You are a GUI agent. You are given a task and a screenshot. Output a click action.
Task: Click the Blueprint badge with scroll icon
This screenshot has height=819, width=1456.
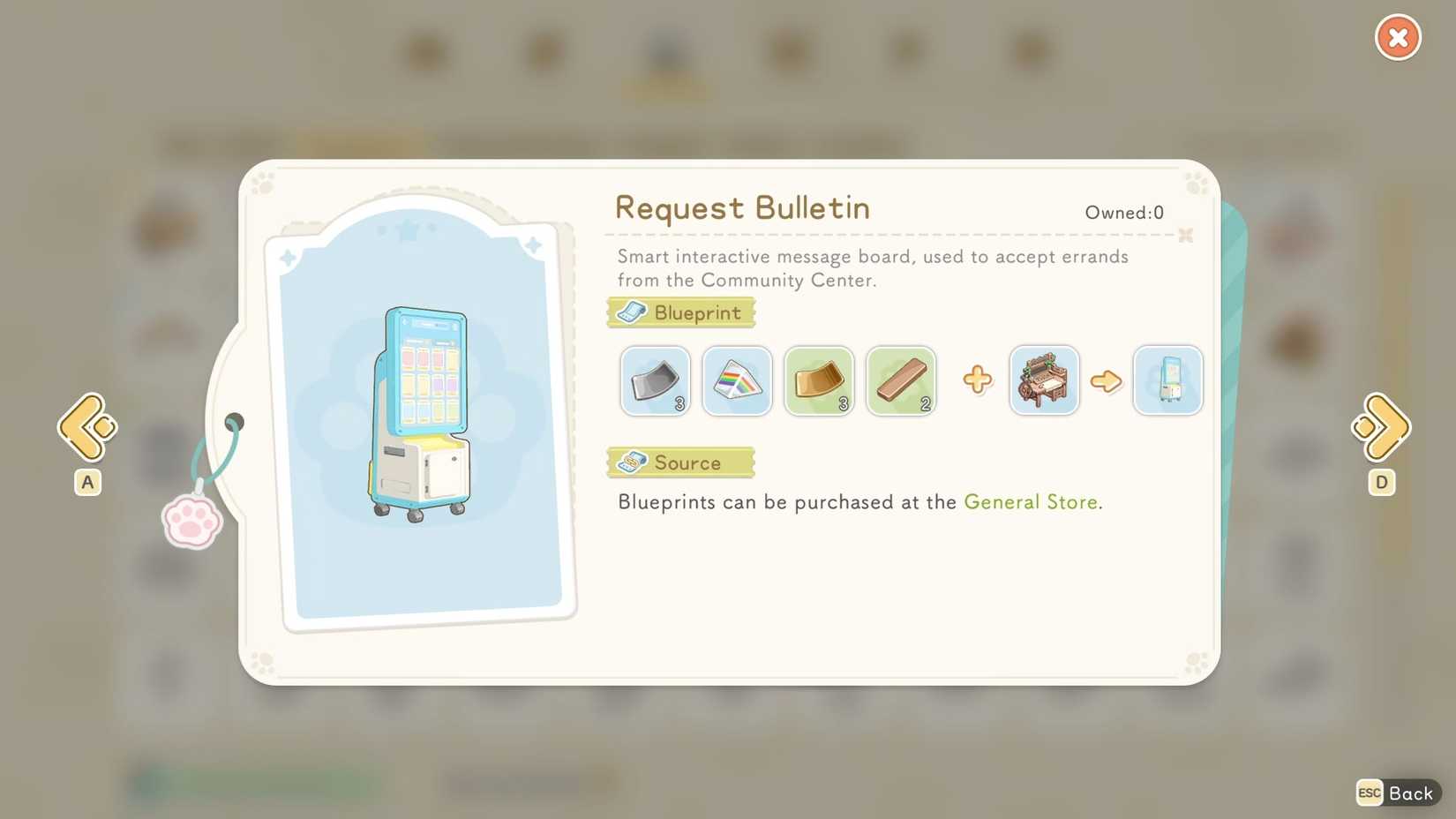point(679,312)
